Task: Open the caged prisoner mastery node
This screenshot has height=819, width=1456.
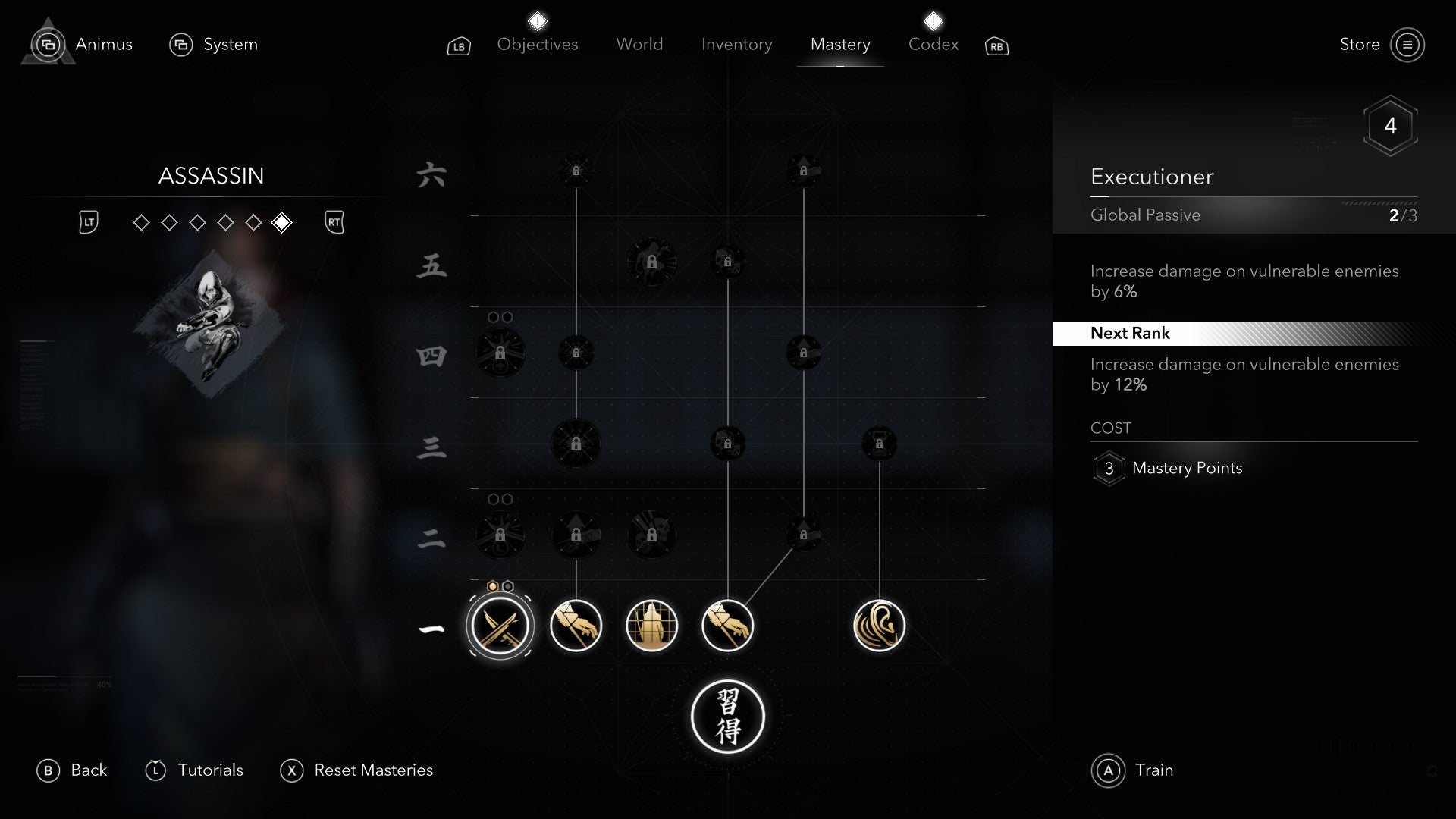Action: pyautogui.click(x=651, y=625)
